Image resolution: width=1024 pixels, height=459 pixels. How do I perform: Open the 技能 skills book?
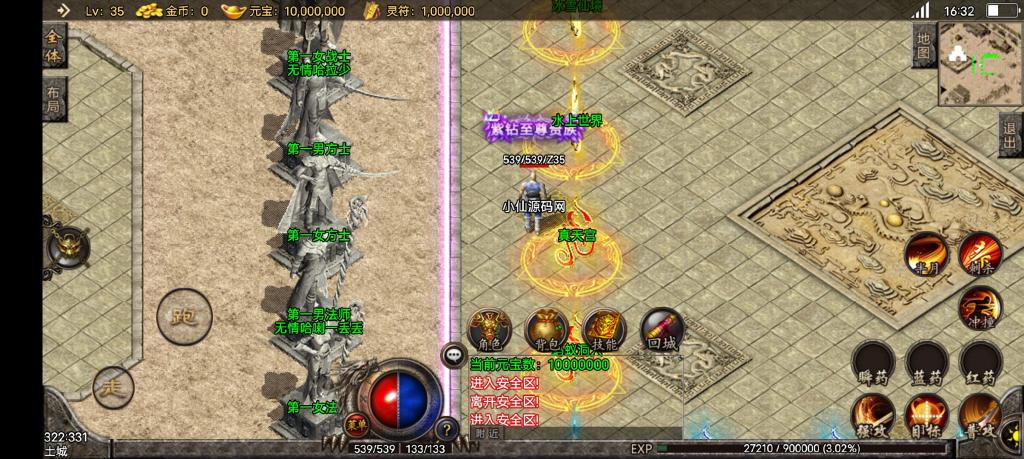click(604, 328)
